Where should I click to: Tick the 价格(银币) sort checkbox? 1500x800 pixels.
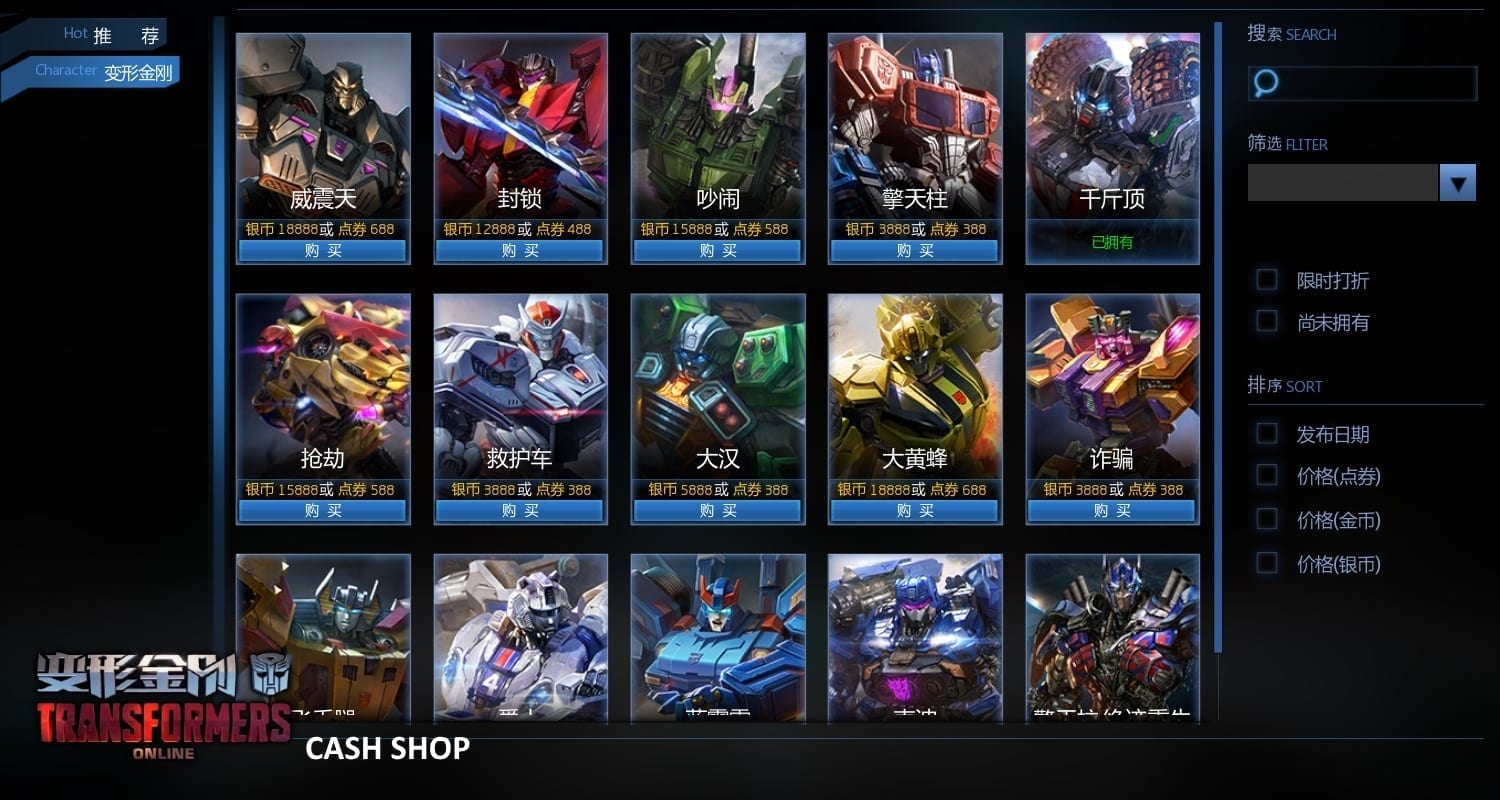(1267, 563)
